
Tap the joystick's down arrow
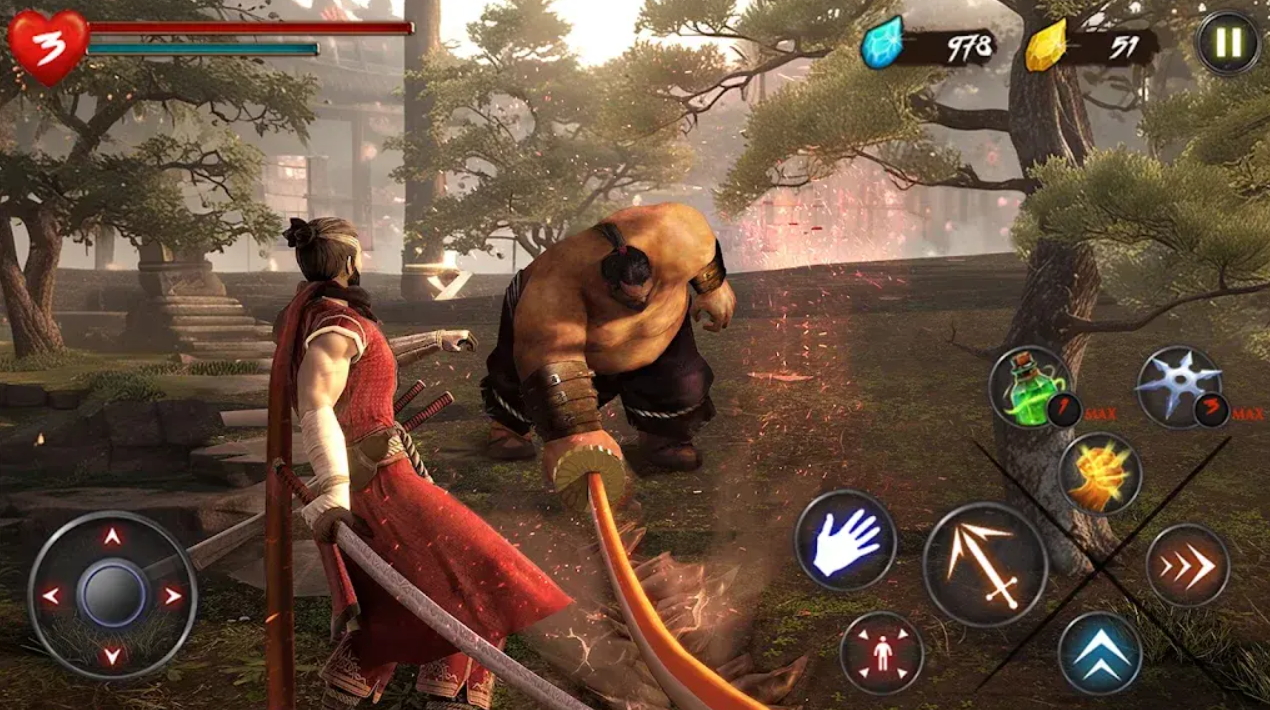[x=112, y=655]
